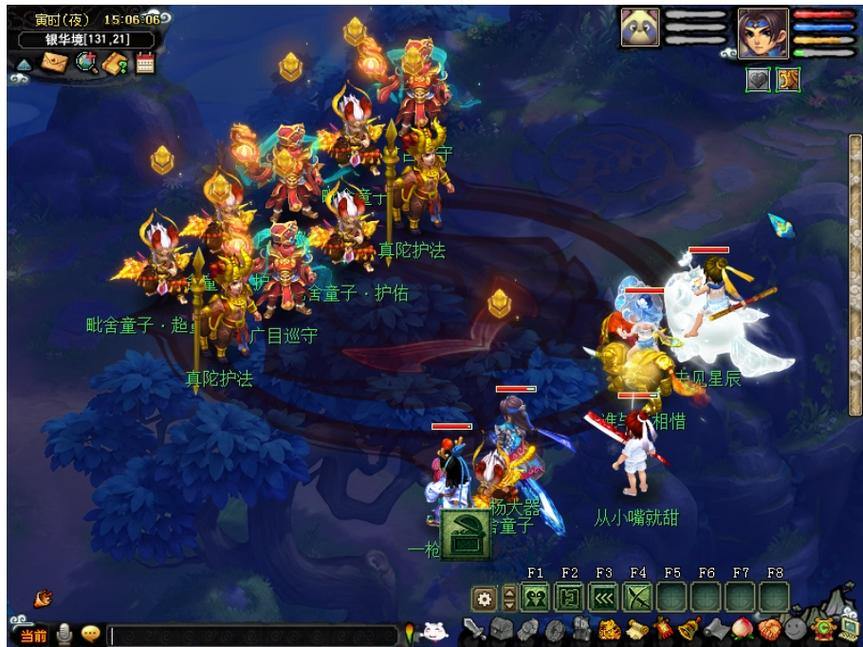Focus the chat text input box

pos(250,635)
